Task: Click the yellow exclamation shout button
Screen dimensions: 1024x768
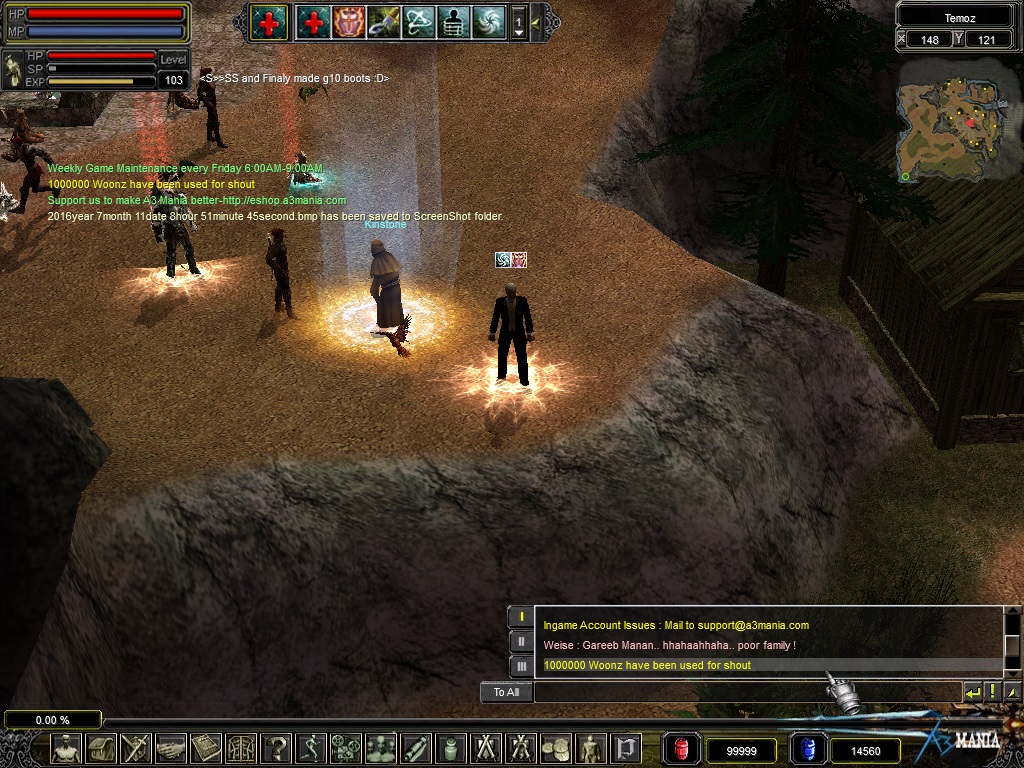Action: 992,692
